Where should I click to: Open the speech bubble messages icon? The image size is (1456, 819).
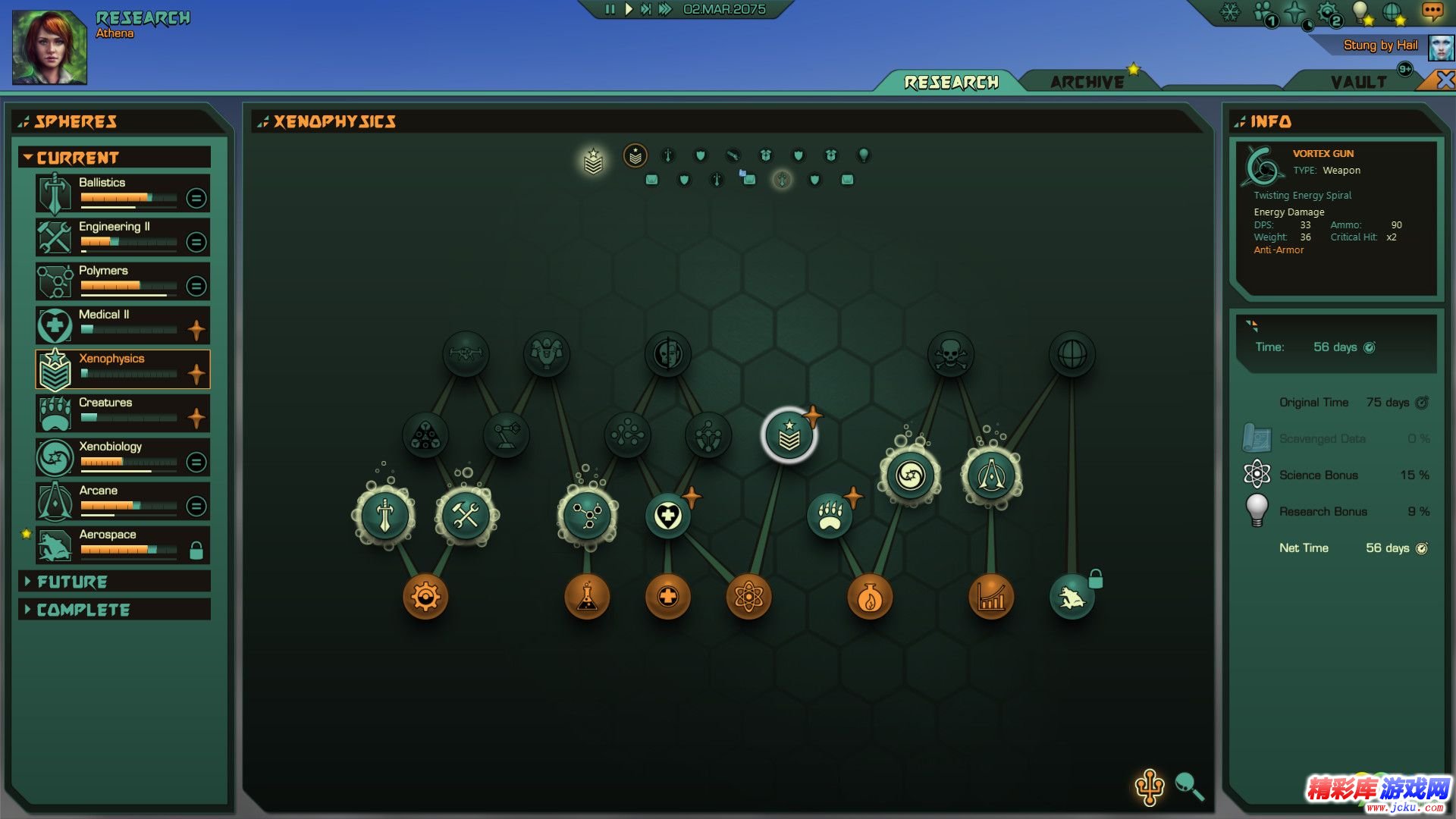(1432, 11)
